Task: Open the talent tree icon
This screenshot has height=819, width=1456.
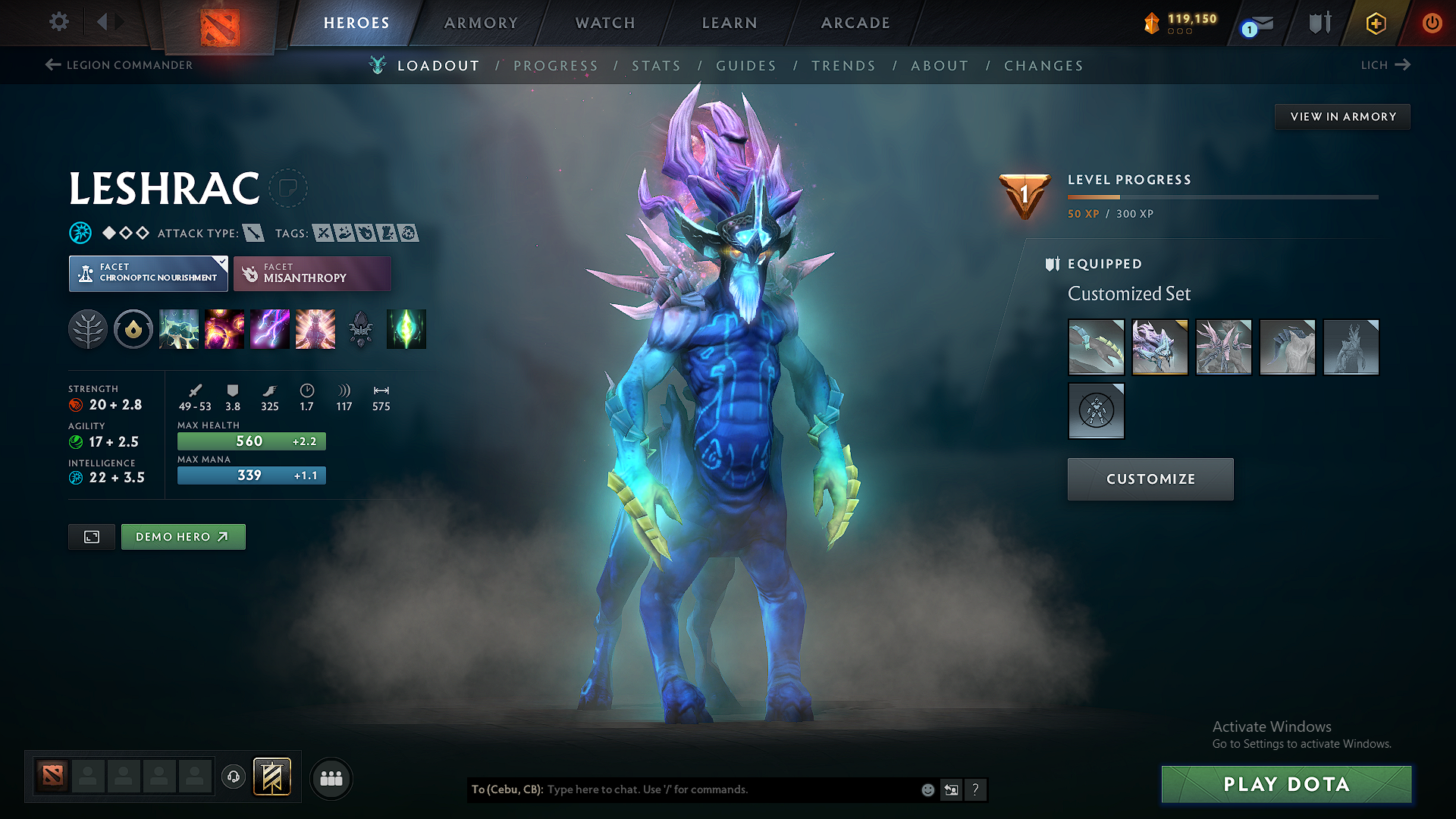Action: tap(88, 329)
